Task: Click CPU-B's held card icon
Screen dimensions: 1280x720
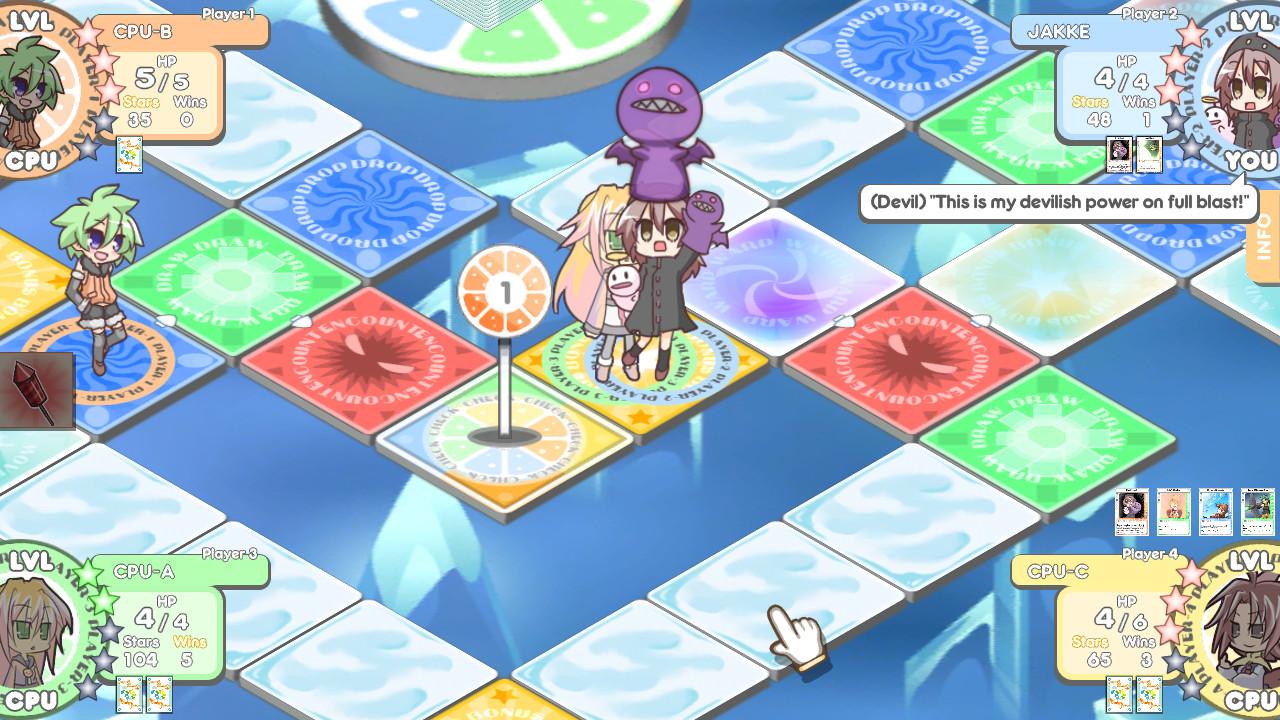Action: point(127,154)
